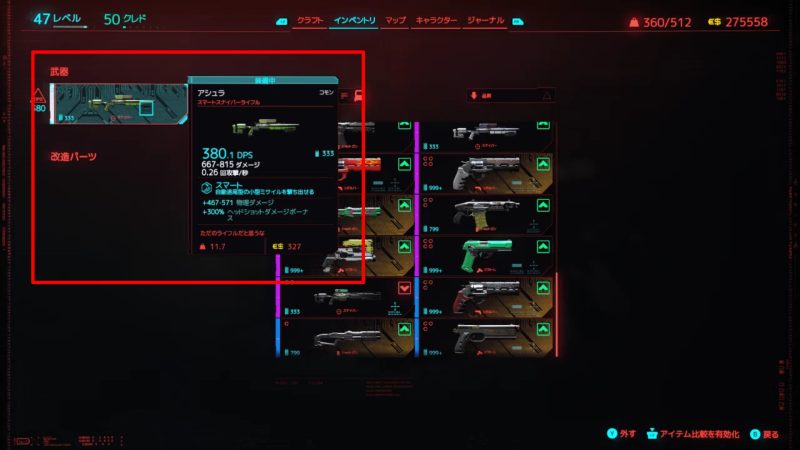Open the ジャーナル tab
Image resolution: width=800 pixels, height=450 pixels.
point(486,20)
